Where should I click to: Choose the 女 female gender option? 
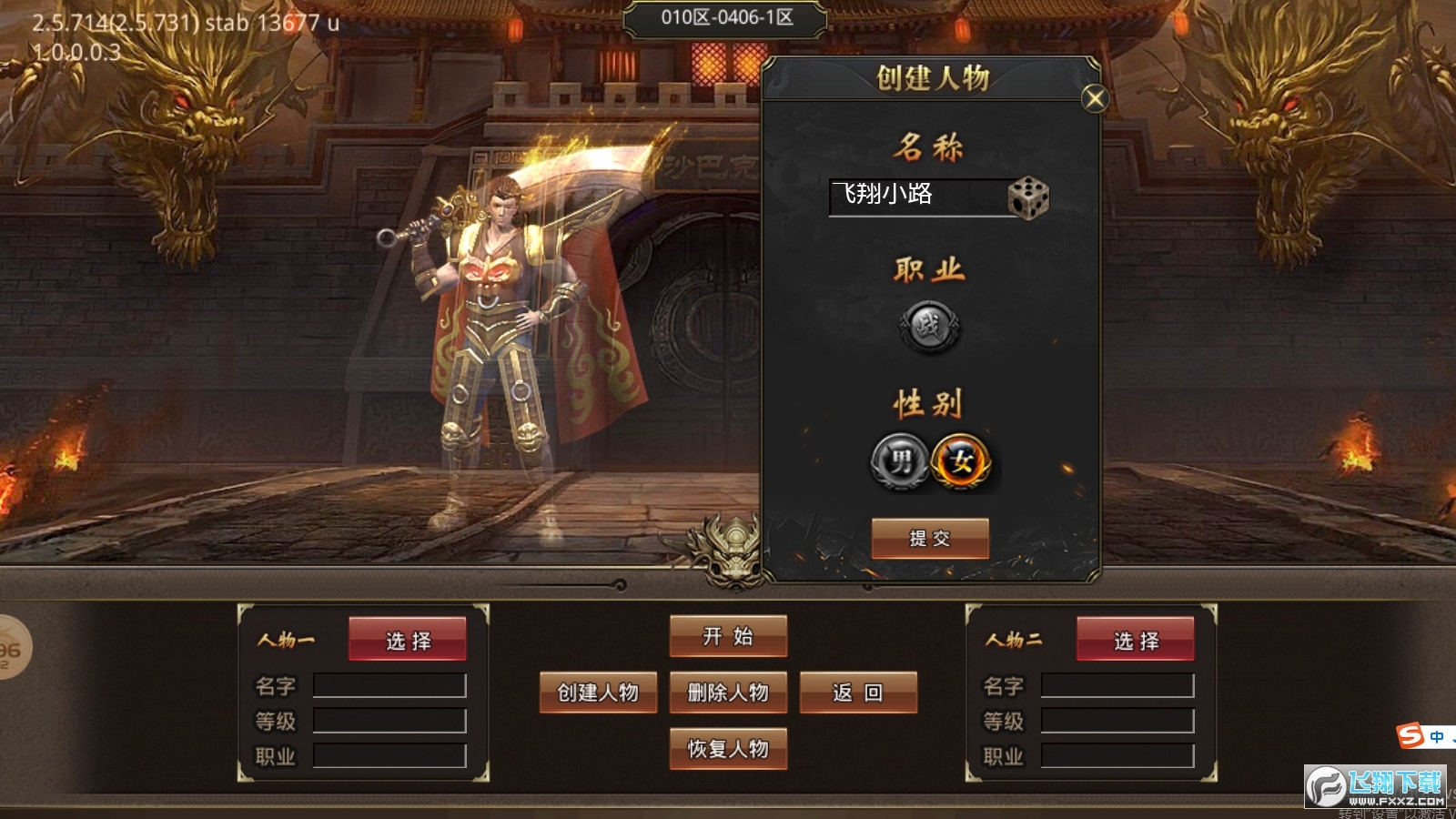pyautogui.click(x=961, y=462)
